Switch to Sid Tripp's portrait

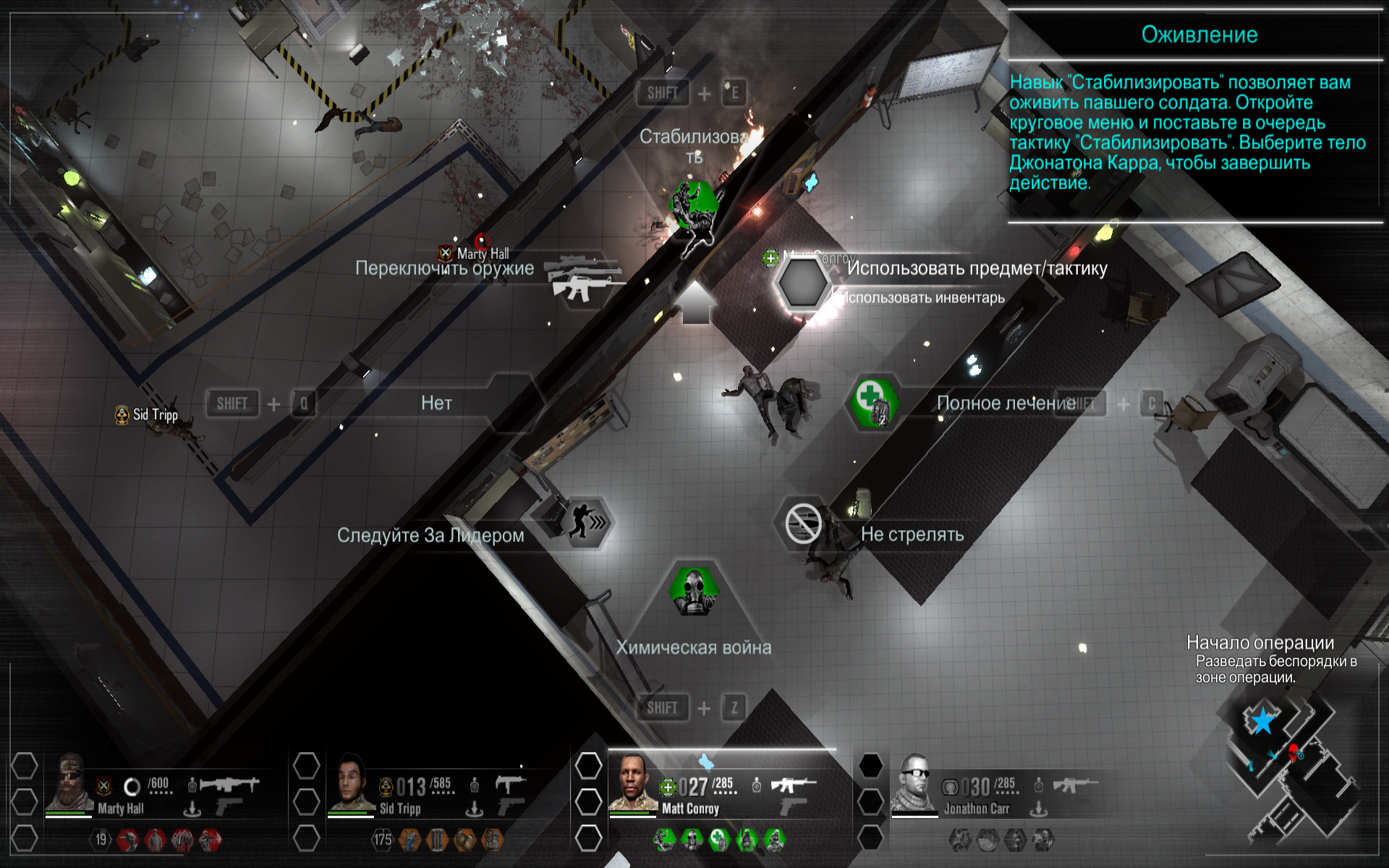pyautogui.click(x=351, y=783)
